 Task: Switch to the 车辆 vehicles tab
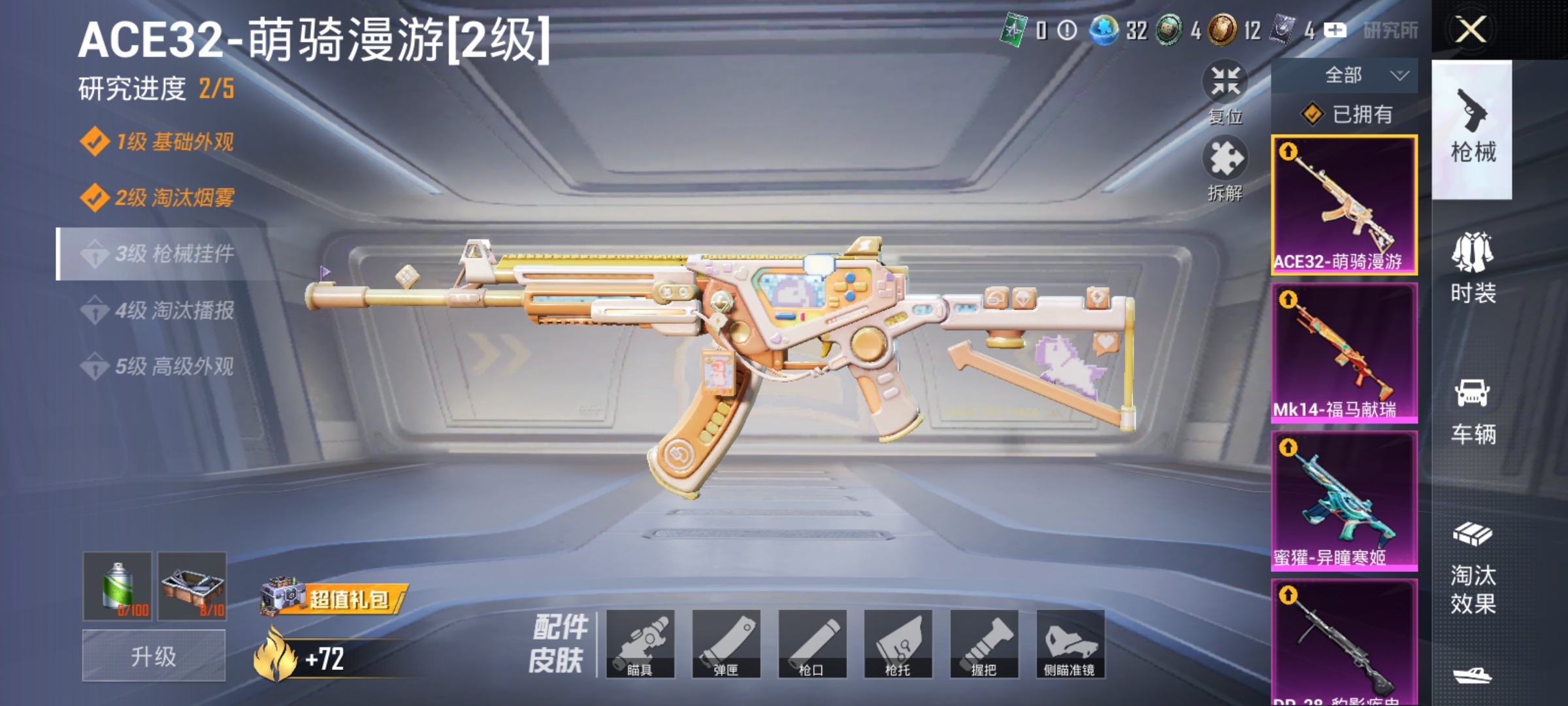pyautogui.click(x=1475, y=412)
